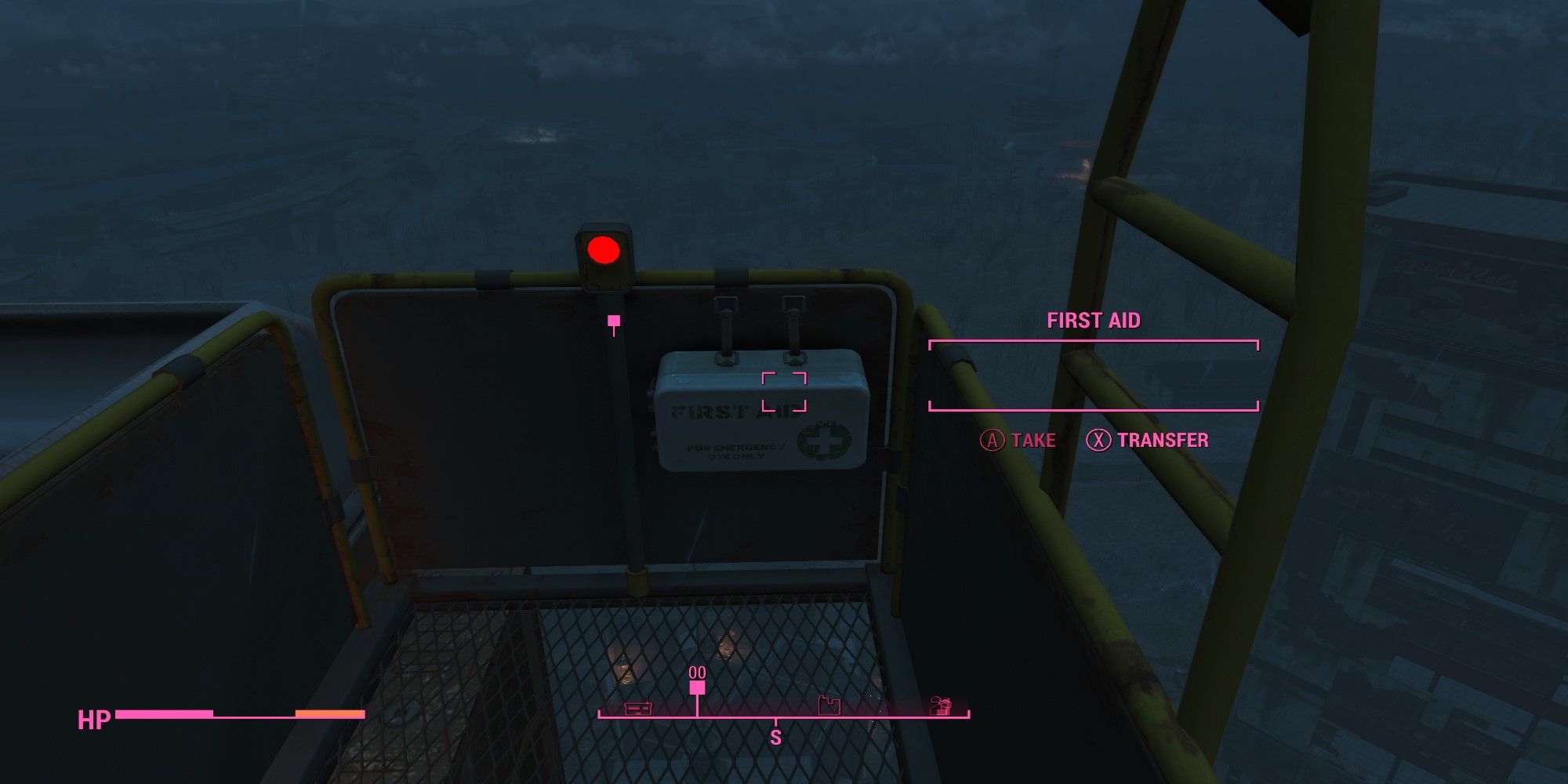
Task: Click the FIRST AID container title
Action: click(1094, 320)
